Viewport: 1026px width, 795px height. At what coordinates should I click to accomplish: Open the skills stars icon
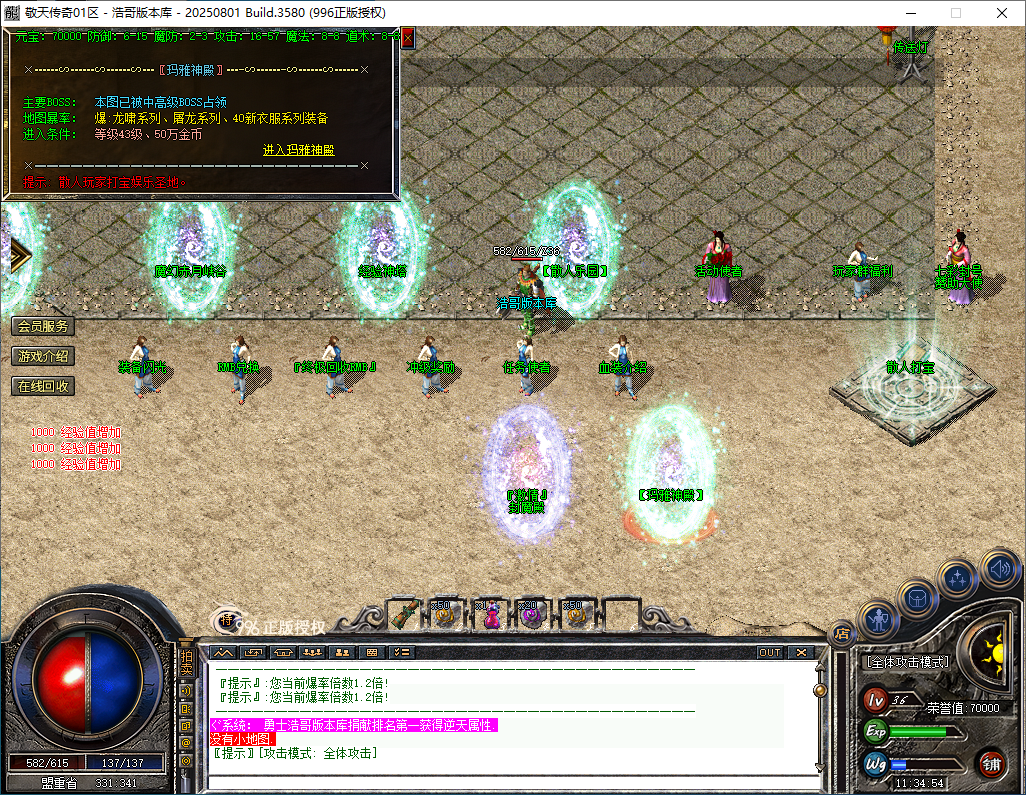(x=958, y=579)
